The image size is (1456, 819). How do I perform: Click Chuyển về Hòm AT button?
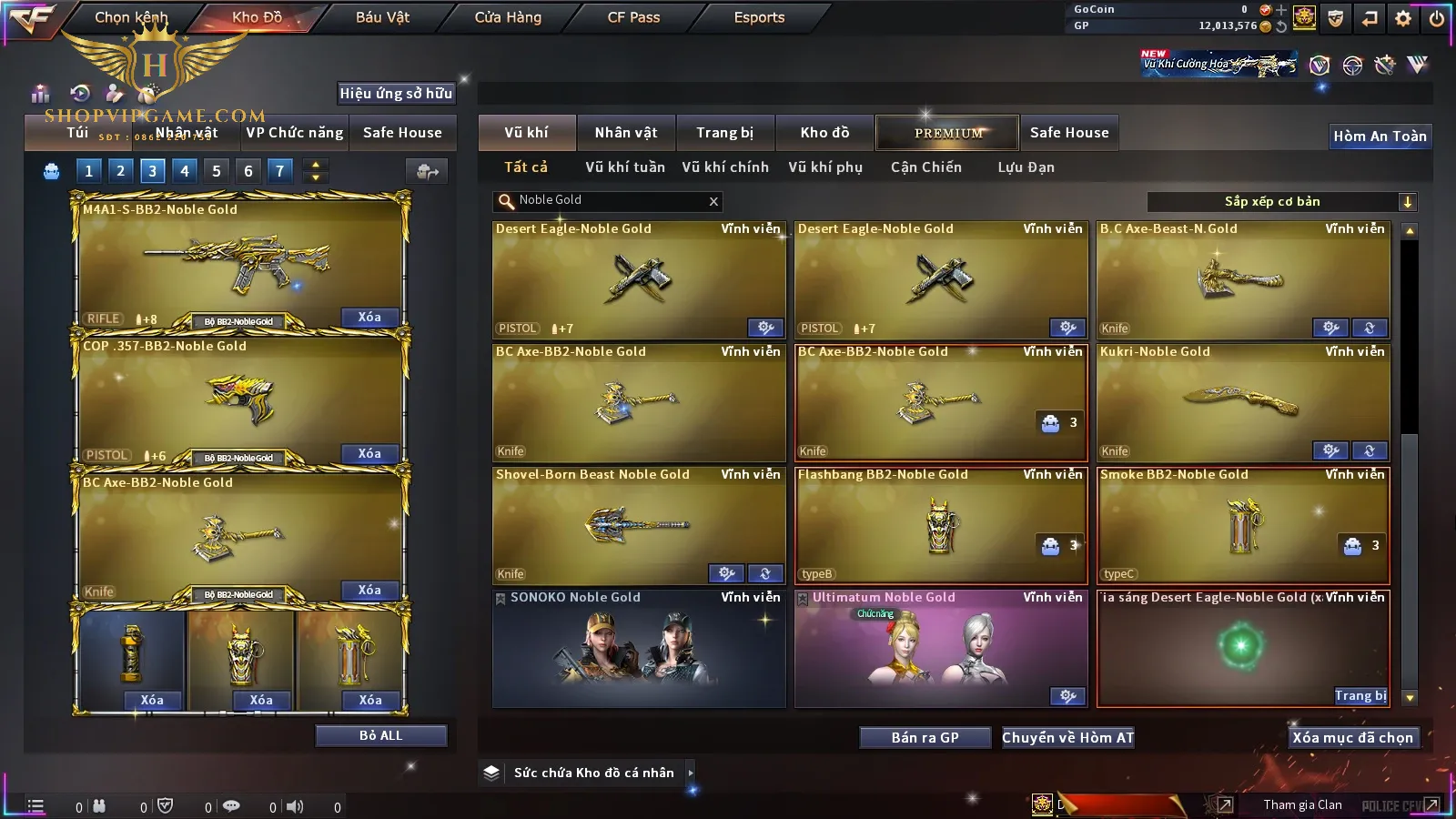1067,737
